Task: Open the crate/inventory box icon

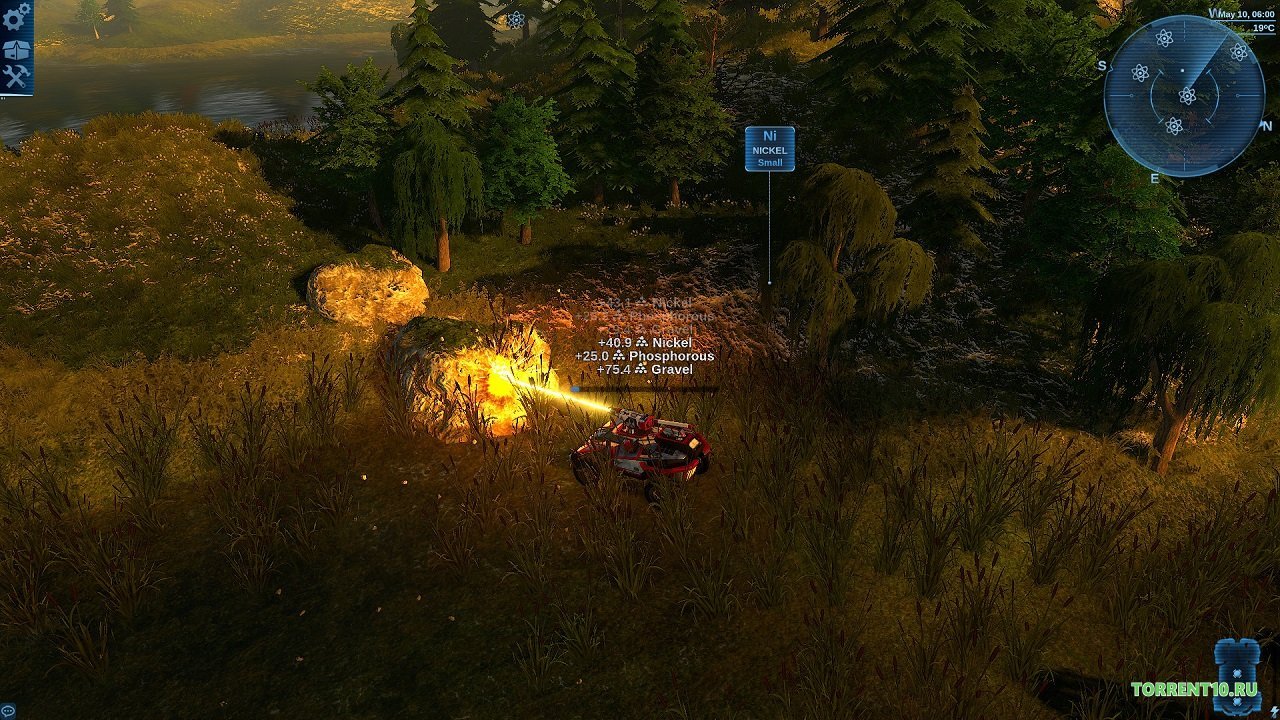Action: click(x=16, y=49)
